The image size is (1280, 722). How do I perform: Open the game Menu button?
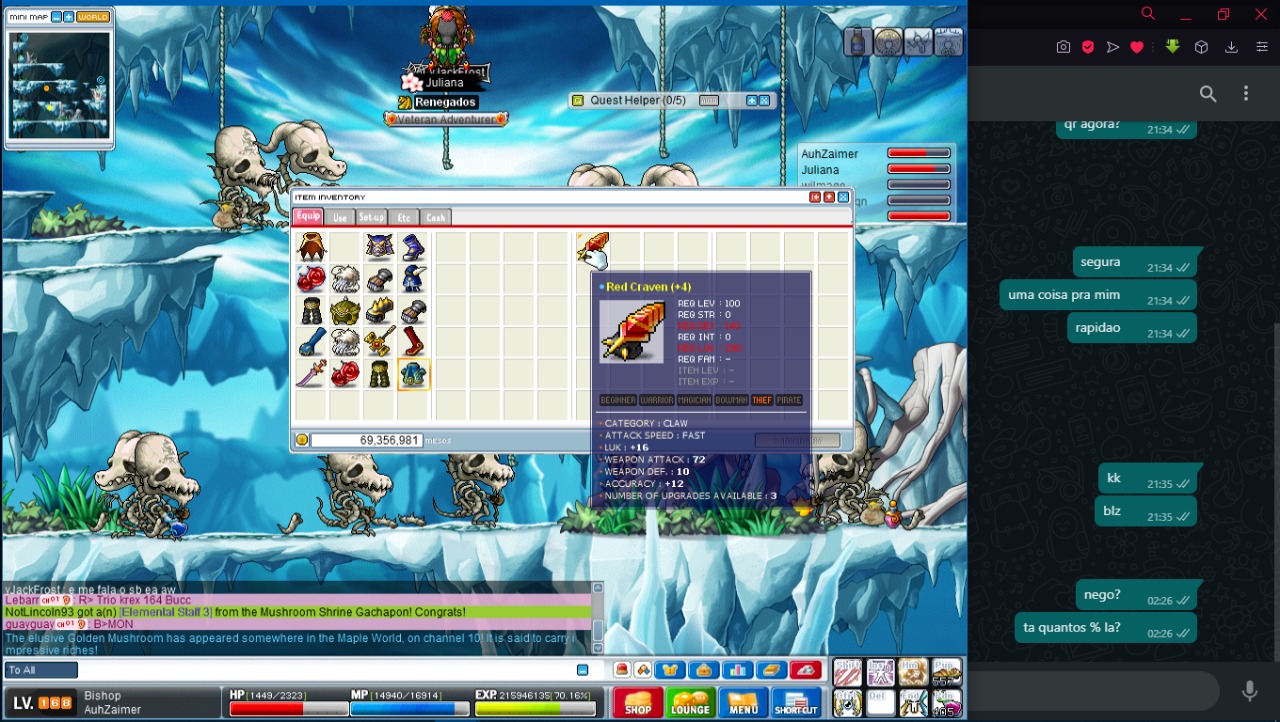pyautogui.click(x=743, y=703)
